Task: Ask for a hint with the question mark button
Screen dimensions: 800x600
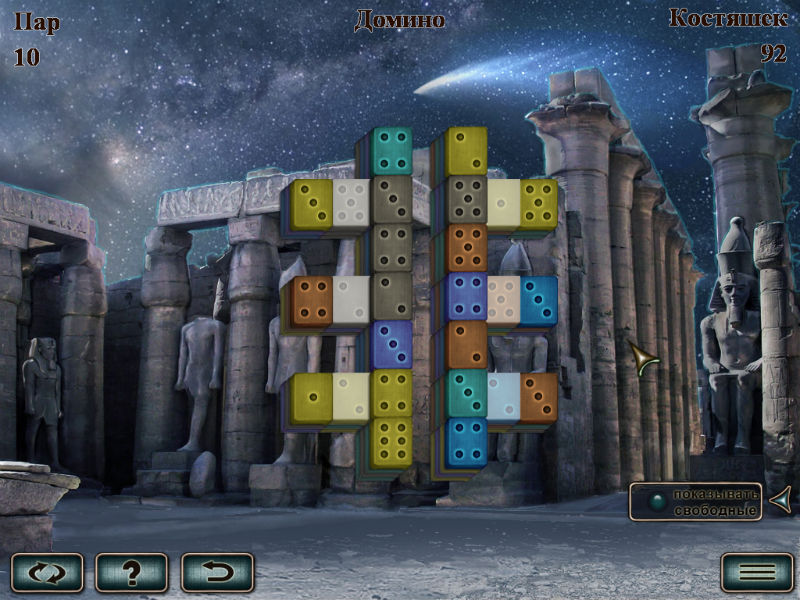Action: [132, 572]
